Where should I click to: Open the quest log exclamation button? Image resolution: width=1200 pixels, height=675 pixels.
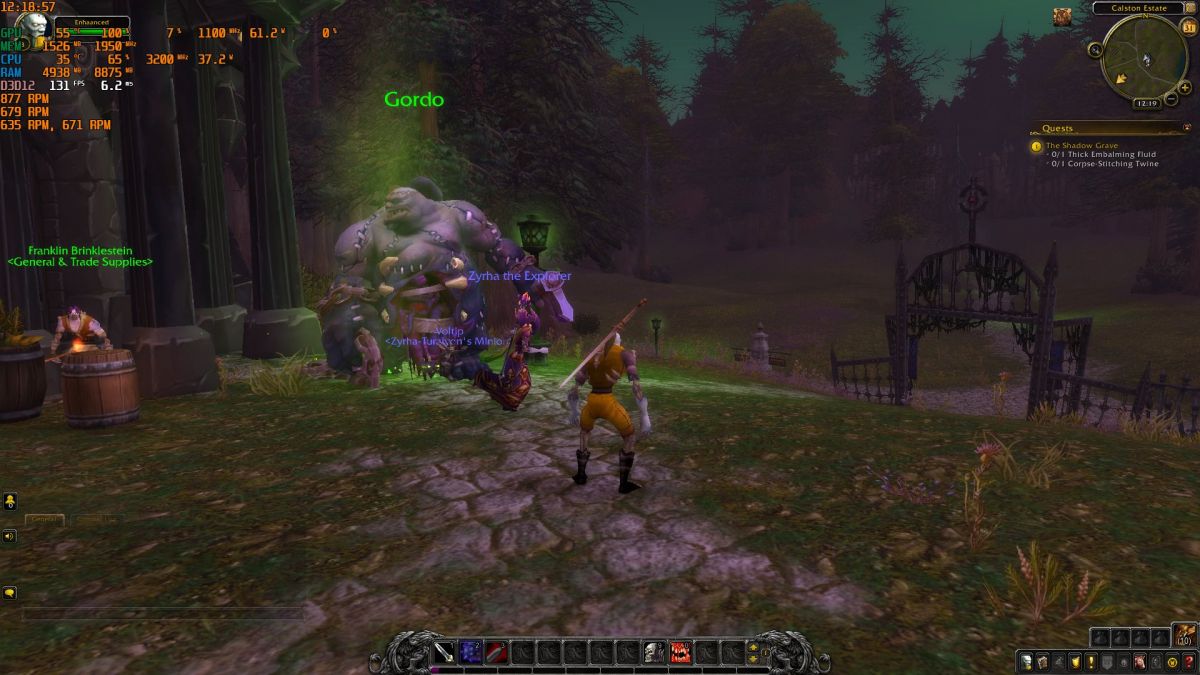click(1092, 662)
